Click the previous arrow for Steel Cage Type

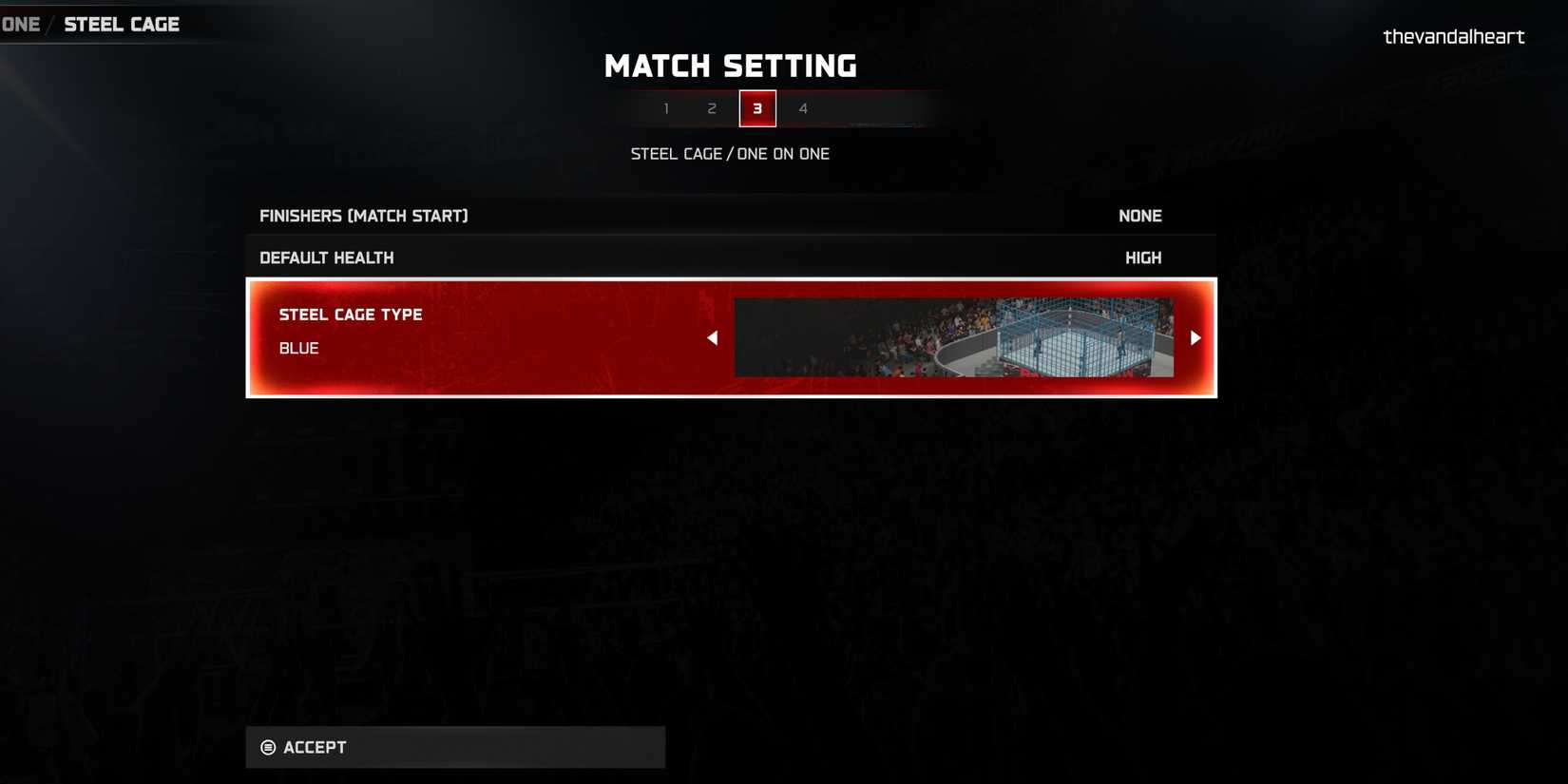coord(712,337)
